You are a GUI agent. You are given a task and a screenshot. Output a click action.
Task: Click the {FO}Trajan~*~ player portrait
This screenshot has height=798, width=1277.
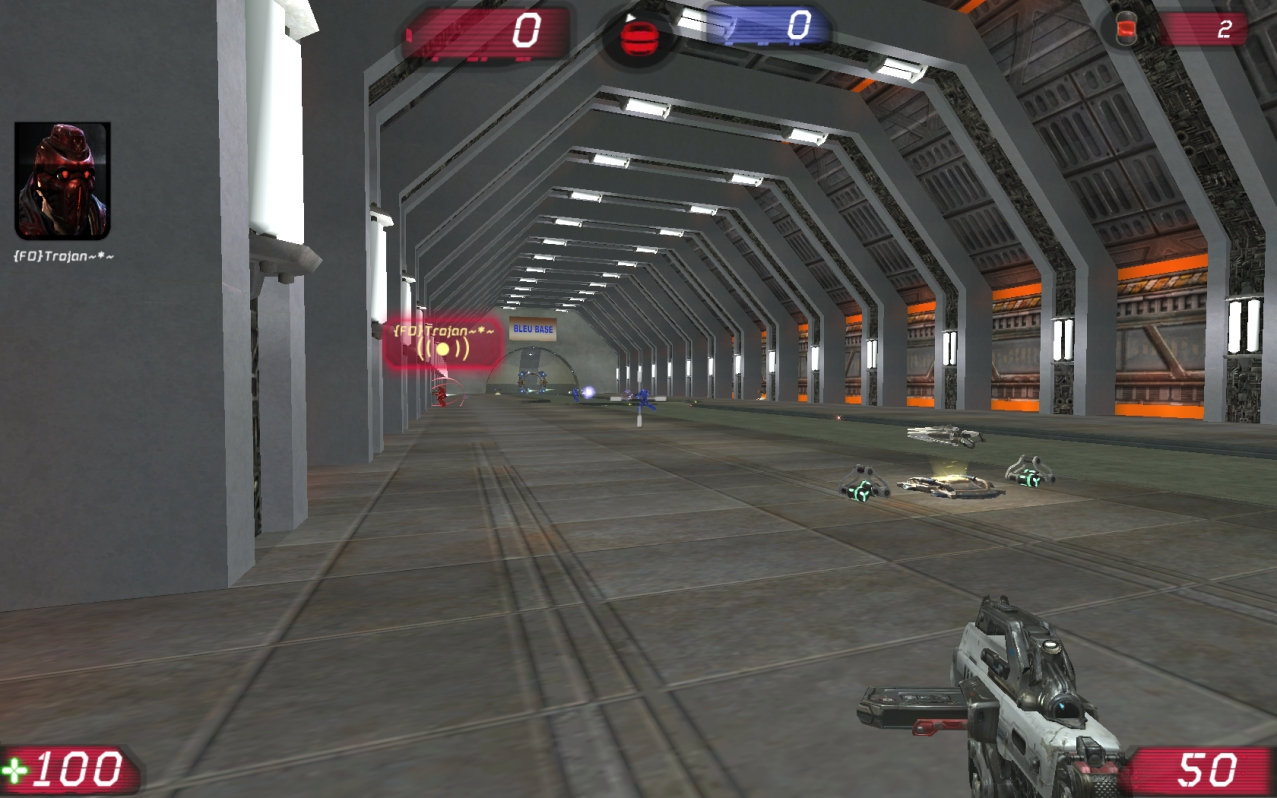[62, 181]
